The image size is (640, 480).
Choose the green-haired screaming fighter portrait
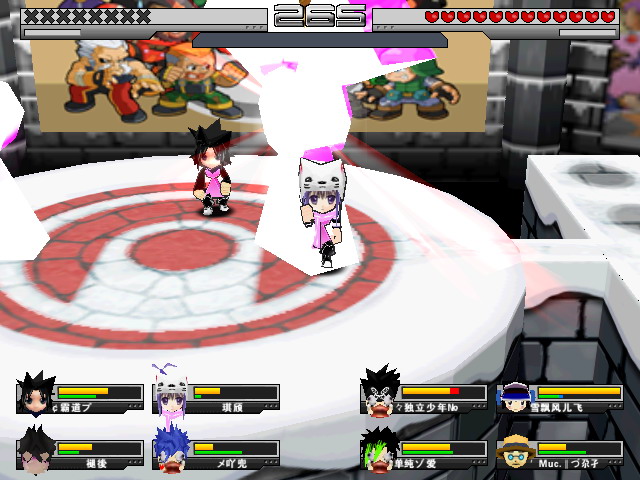(x=379, y=450)
